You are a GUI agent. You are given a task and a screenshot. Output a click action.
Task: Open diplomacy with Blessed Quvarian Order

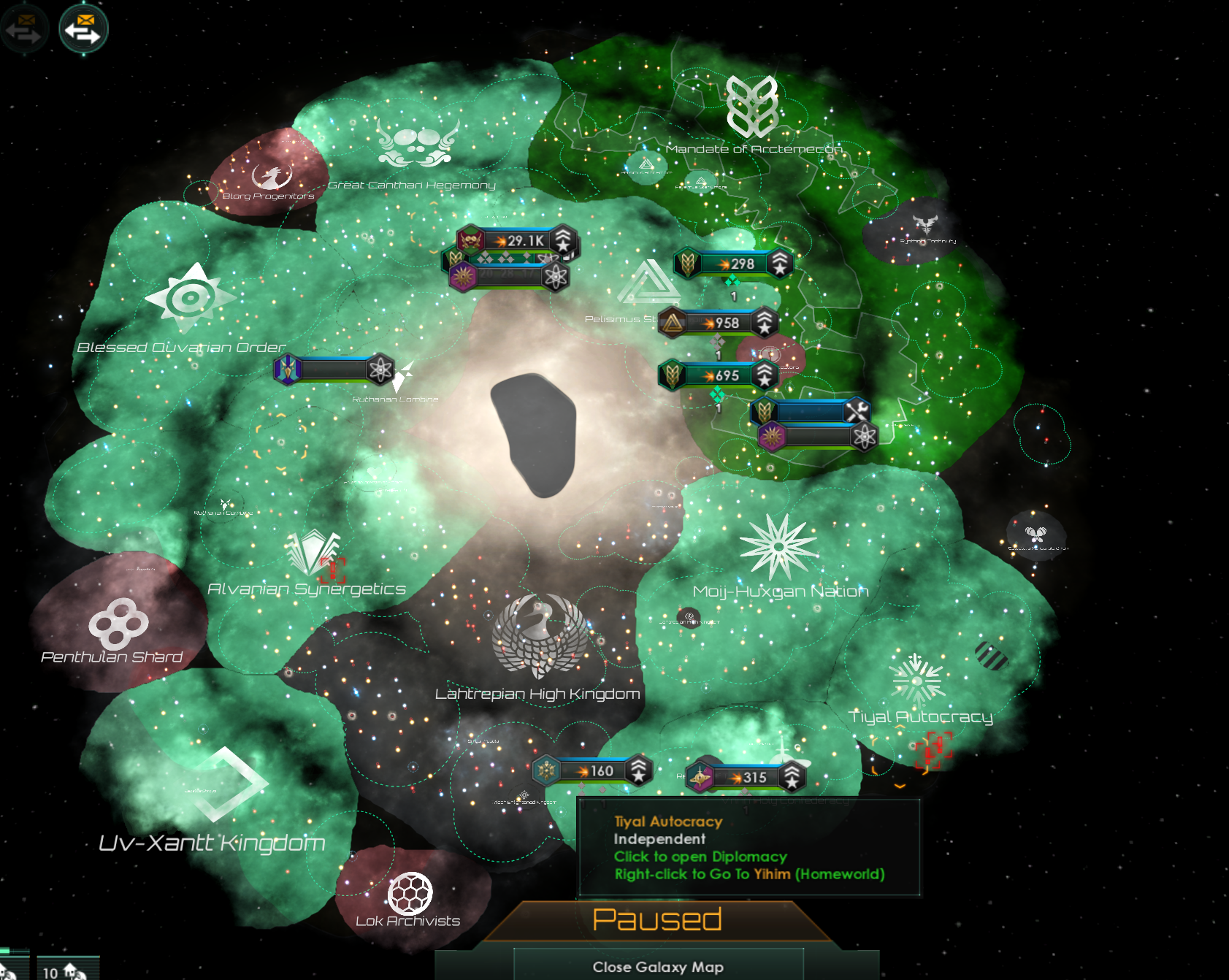190,298
